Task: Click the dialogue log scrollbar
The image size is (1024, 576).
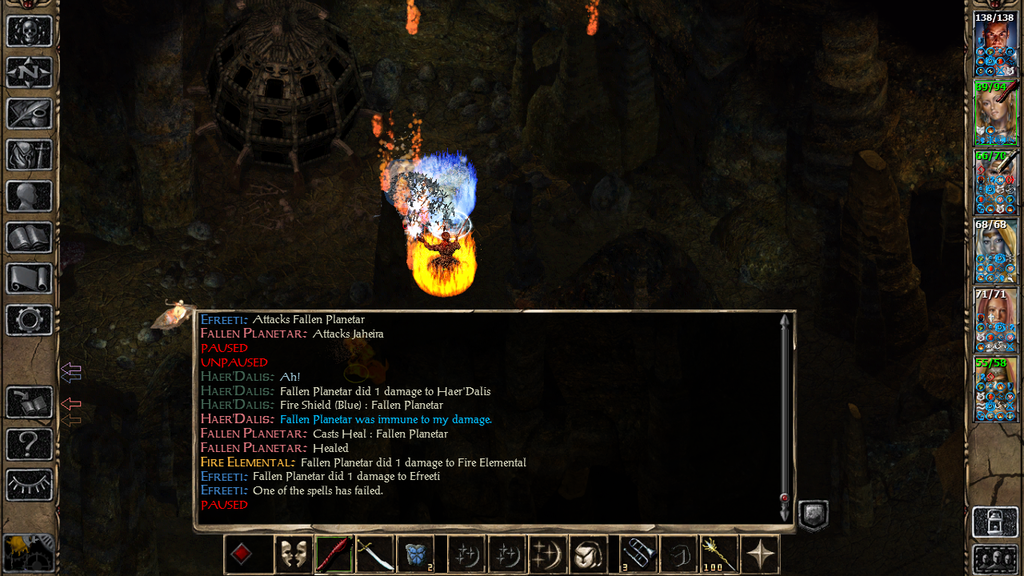Action: 785,415
